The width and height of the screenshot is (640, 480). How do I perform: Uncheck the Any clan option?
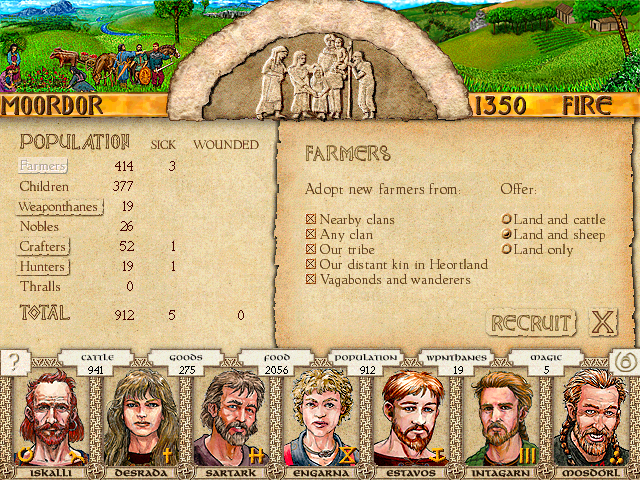click(x=310, y=235)
